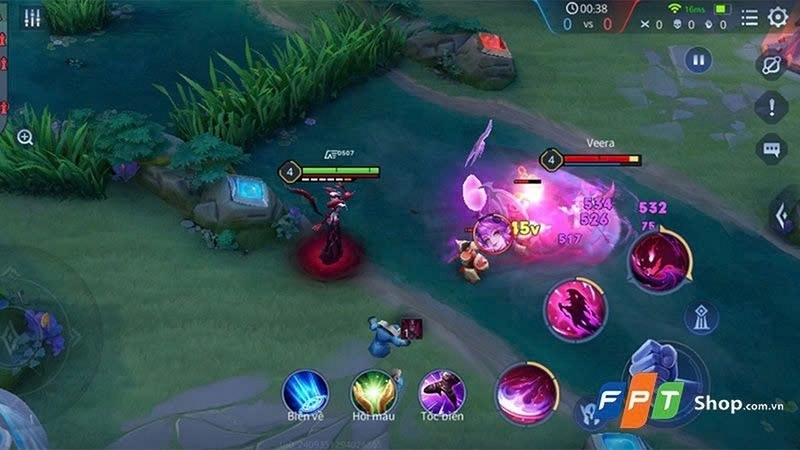Click the magnifier zoom-in icon

(25, 137)
